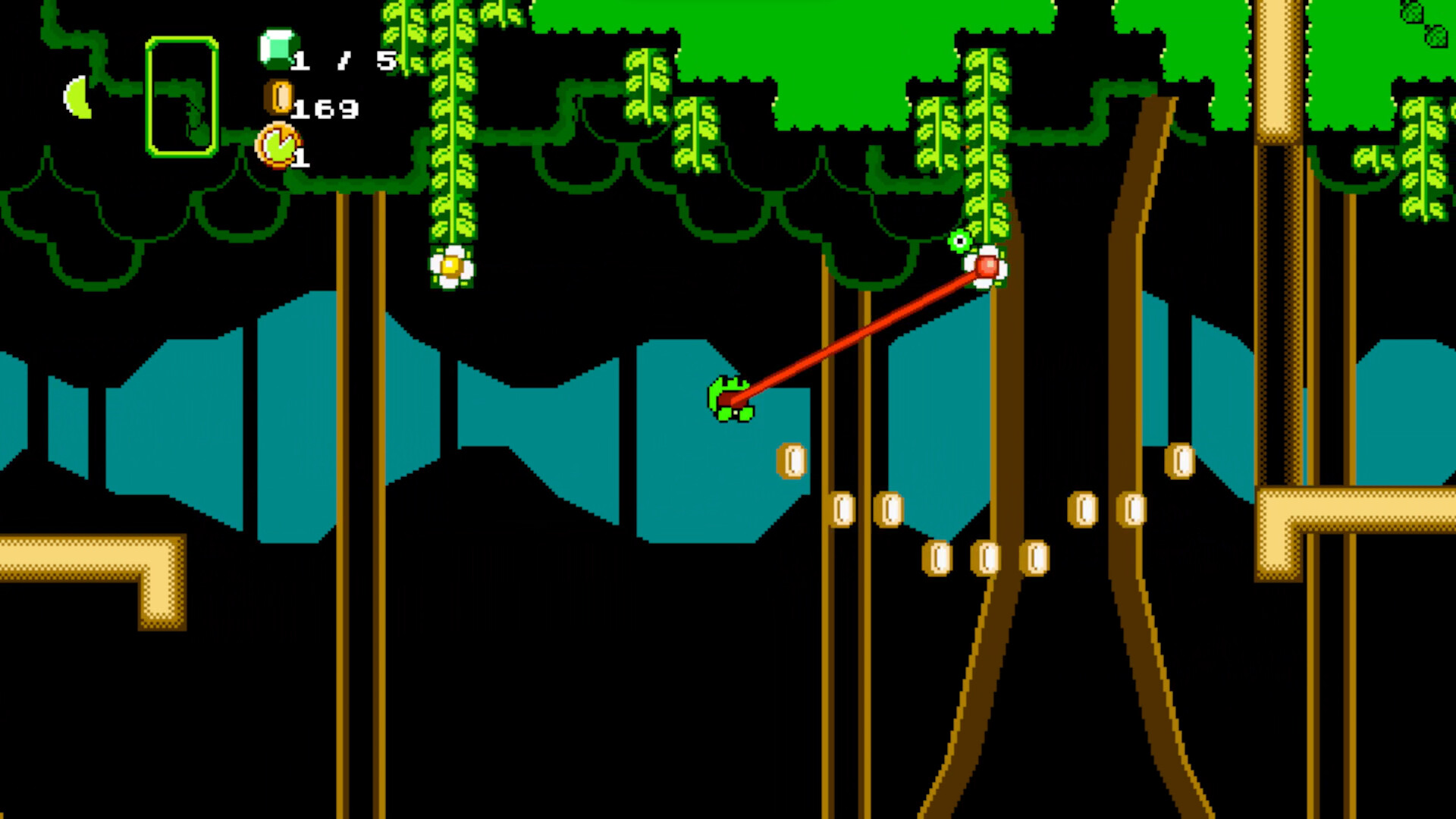1456x819 pixels.
Task: Click the green crescent fruit icon near the door
Action: click(x=79, y=99)
